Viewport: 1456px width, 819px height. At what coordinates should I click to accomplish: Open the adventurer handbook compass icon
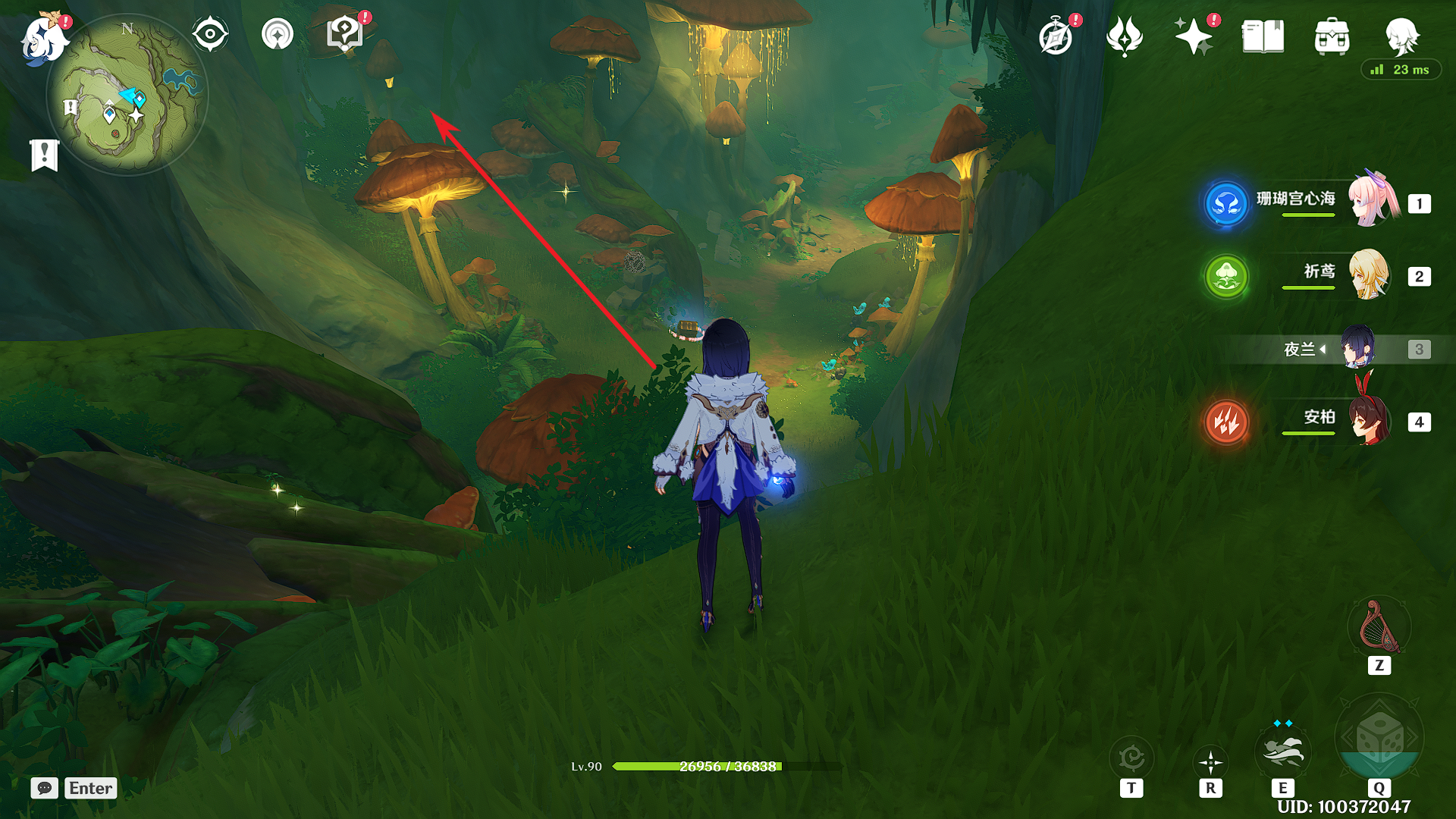coord(1056,37)
